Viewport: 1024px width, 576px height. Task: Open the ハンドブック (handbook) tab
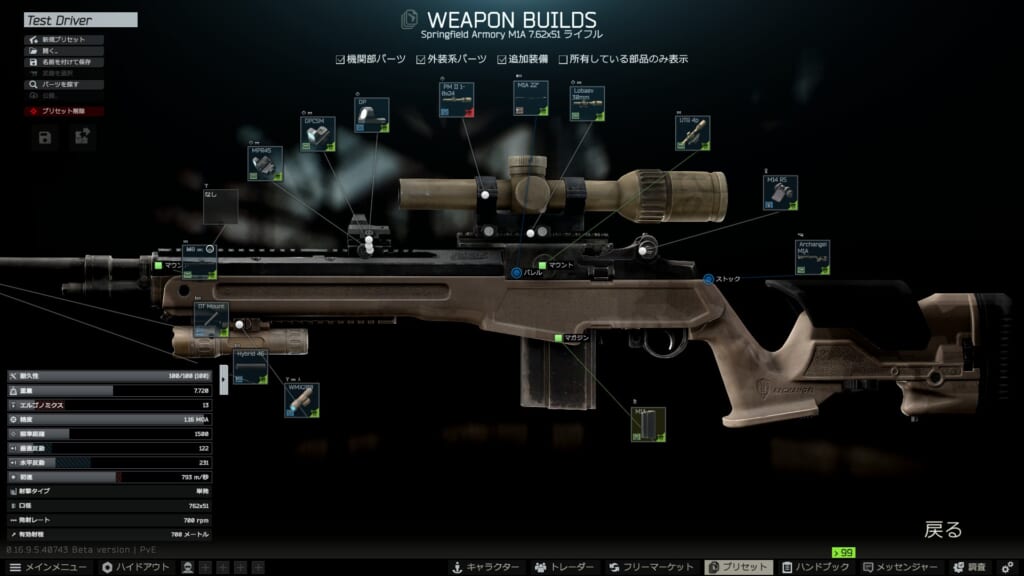click(814, 567)
